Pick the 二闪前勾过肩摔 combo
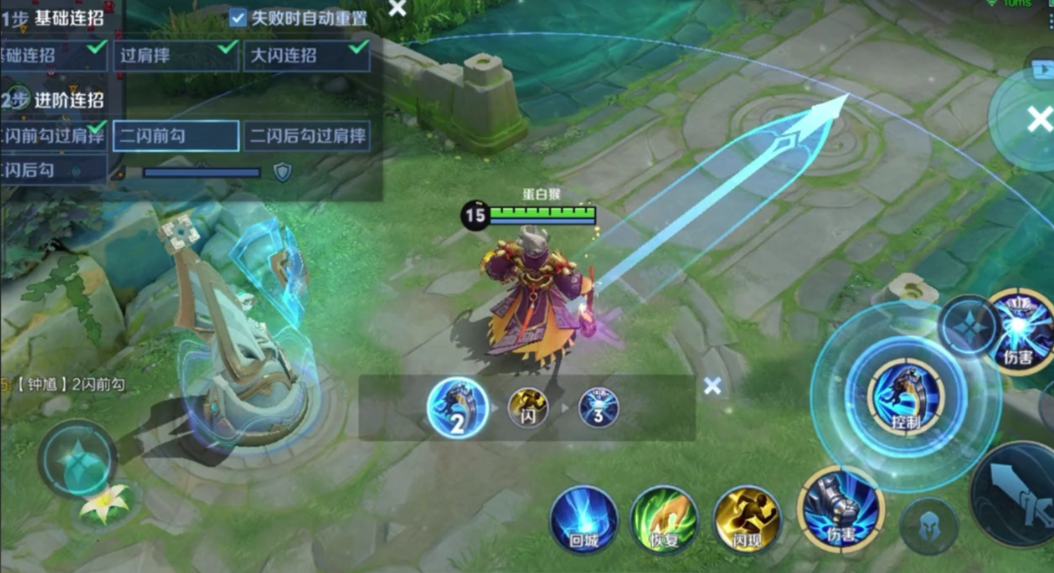This screenshot has height=573, width=1054. click(x=52, y=135)
